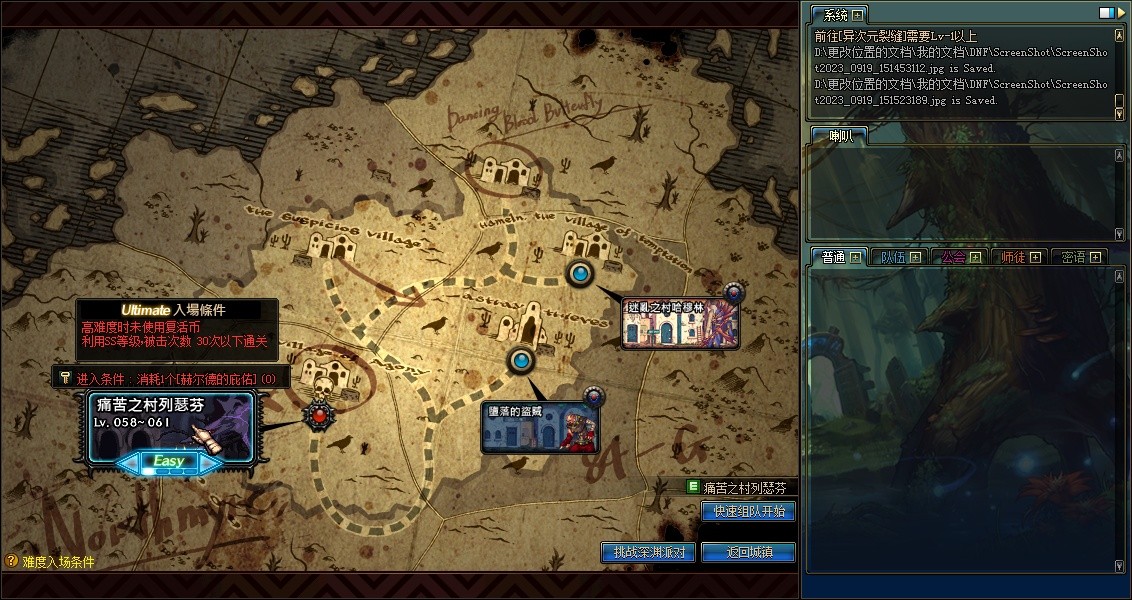Select the 迷乱之村哈穆林 dungeon thumbnail
Viewport: 1132px width, 600px height.
[x=680, y=322]
